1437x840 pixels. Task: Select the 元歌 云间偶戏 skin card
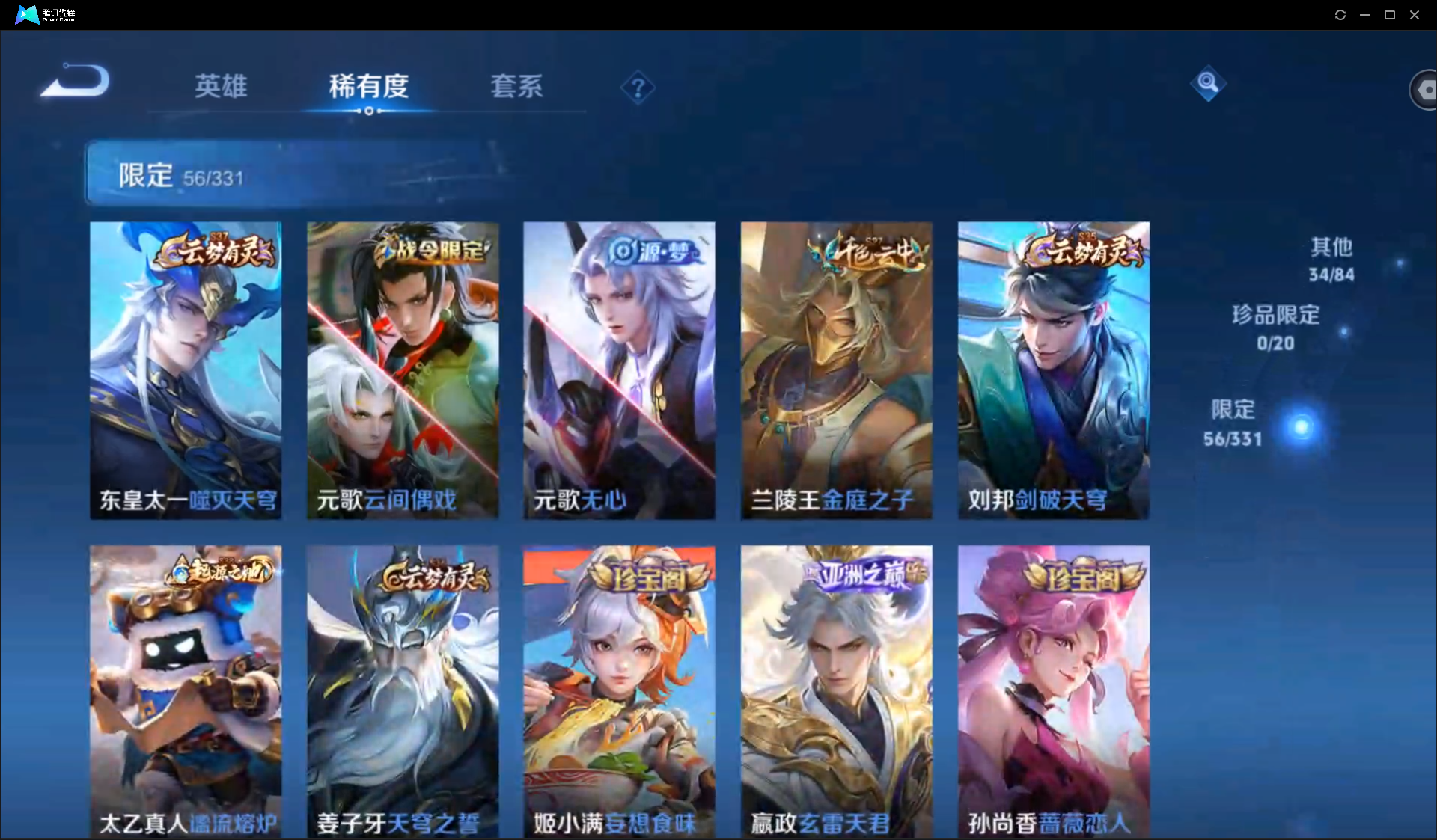(403, 370)
